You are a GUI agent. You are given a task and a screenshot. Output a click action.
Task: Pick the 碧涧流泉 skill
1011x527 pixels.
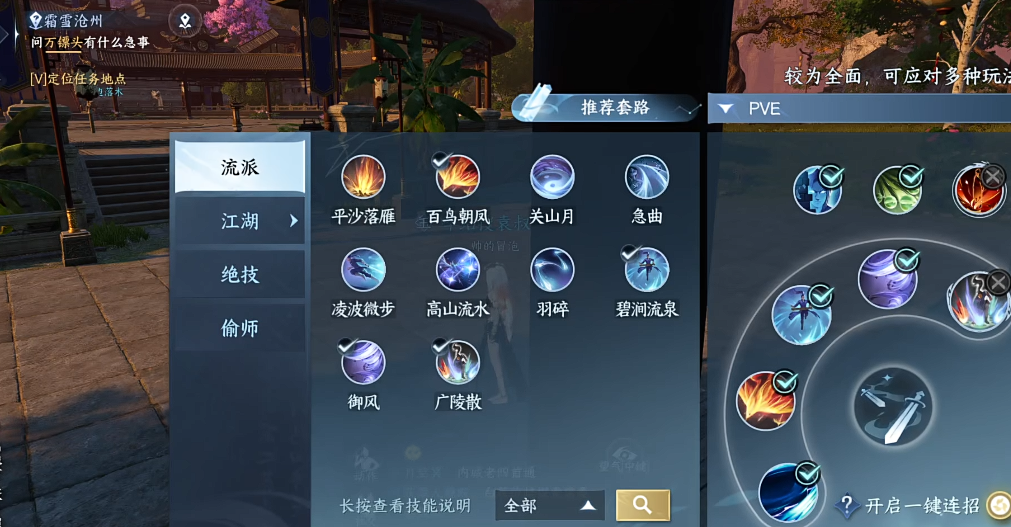tap(647, 270)
